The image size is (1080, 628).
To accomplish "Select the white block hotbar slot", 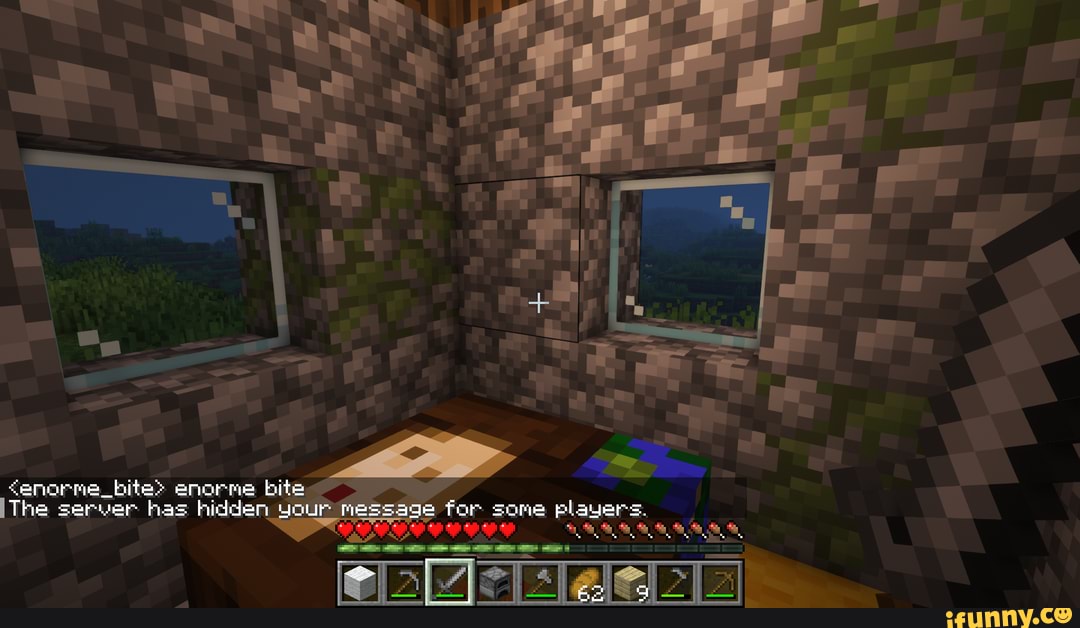I will (359, 583).
